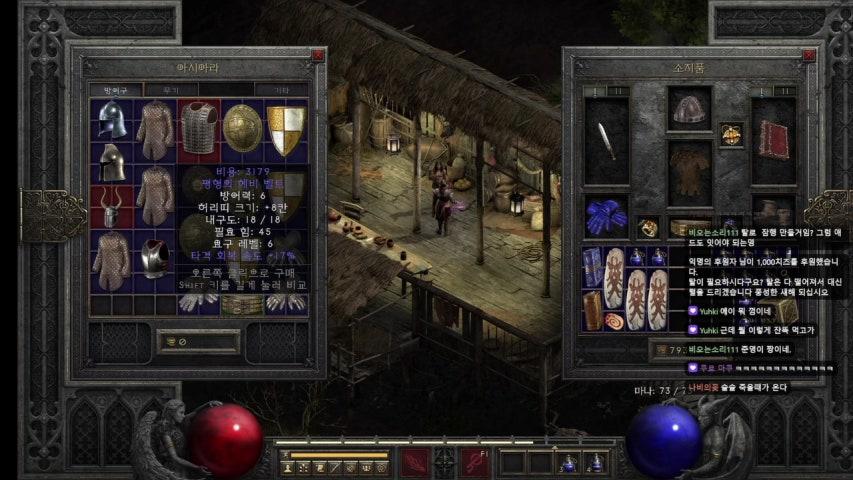853x480 pixels.
Task: Select the red tome in off-hand slot
Action: click(x=773, y=140)
